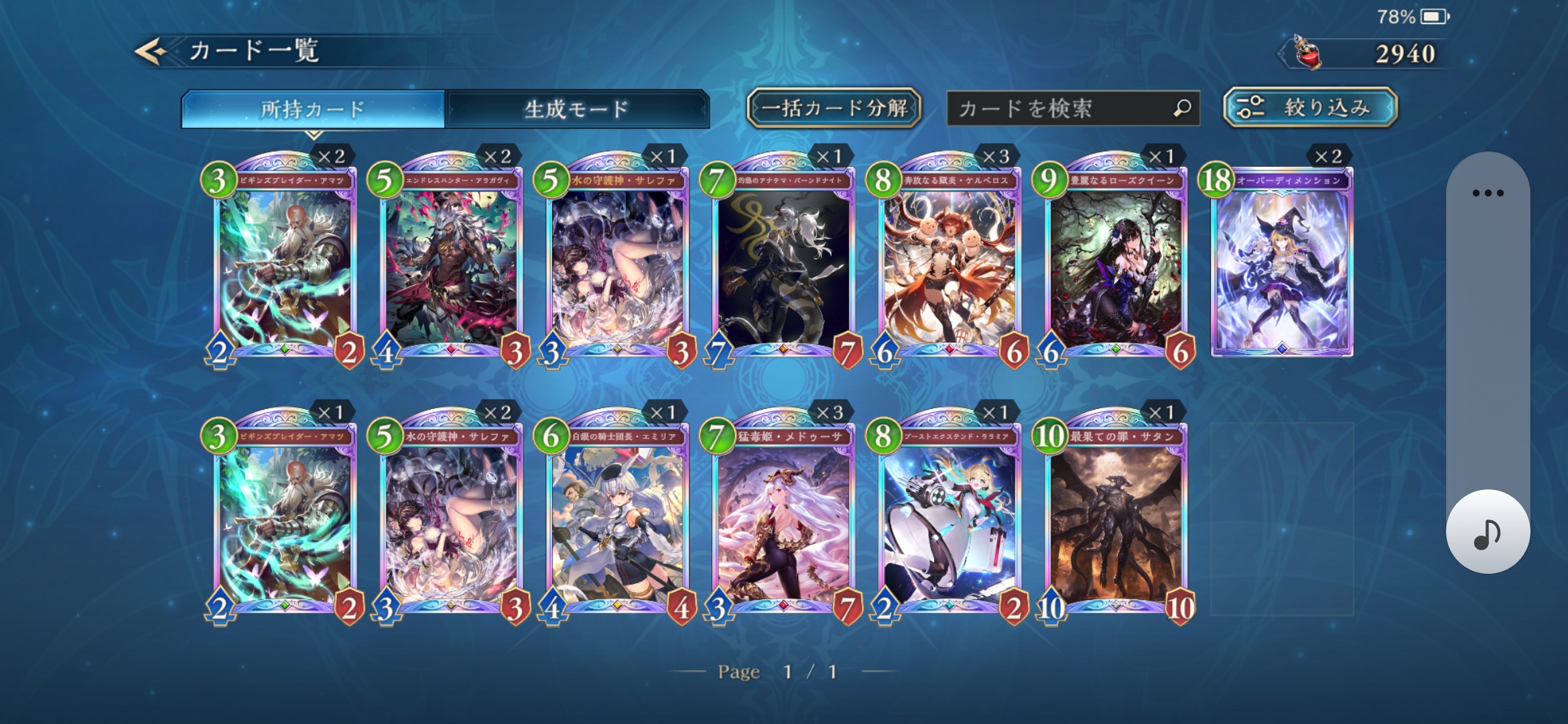
Task: Switch to the 所持カード tab
Action: point(312,109)
